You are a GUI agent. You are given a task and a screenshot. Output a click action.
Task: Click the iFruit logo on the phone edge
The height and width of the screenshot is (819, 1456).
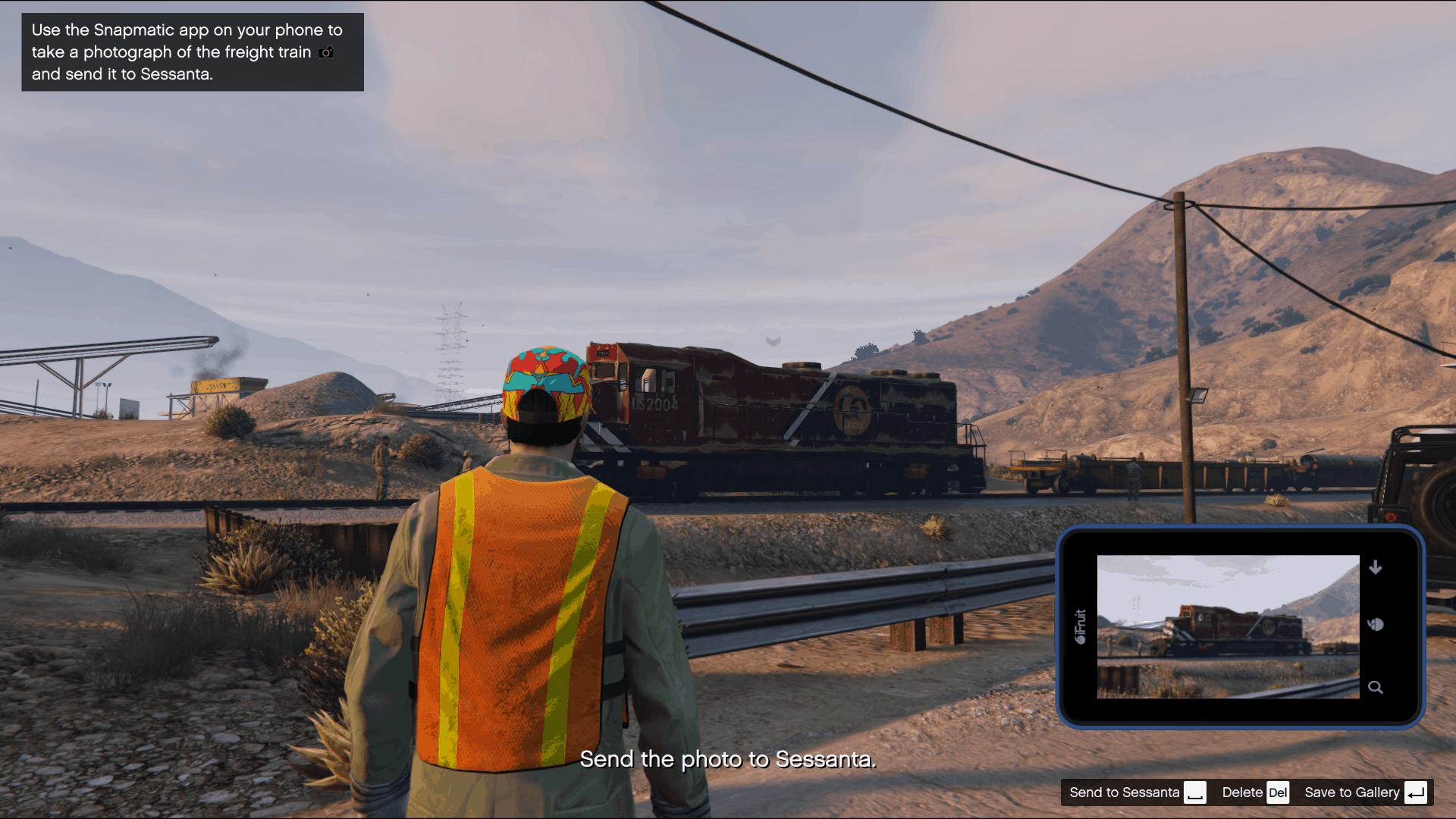(x=1082, y=626)
